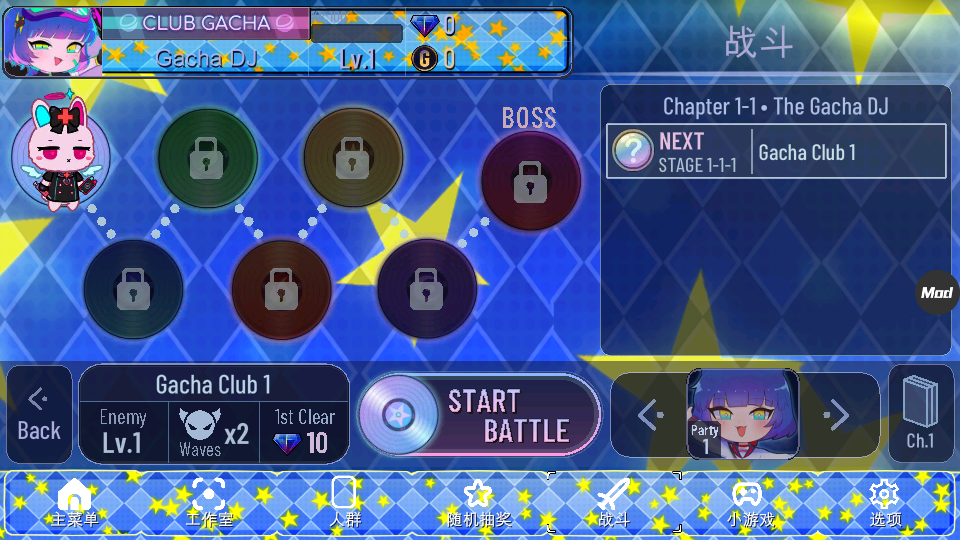Open the 小游戏 minigames tab

[748, 503]
